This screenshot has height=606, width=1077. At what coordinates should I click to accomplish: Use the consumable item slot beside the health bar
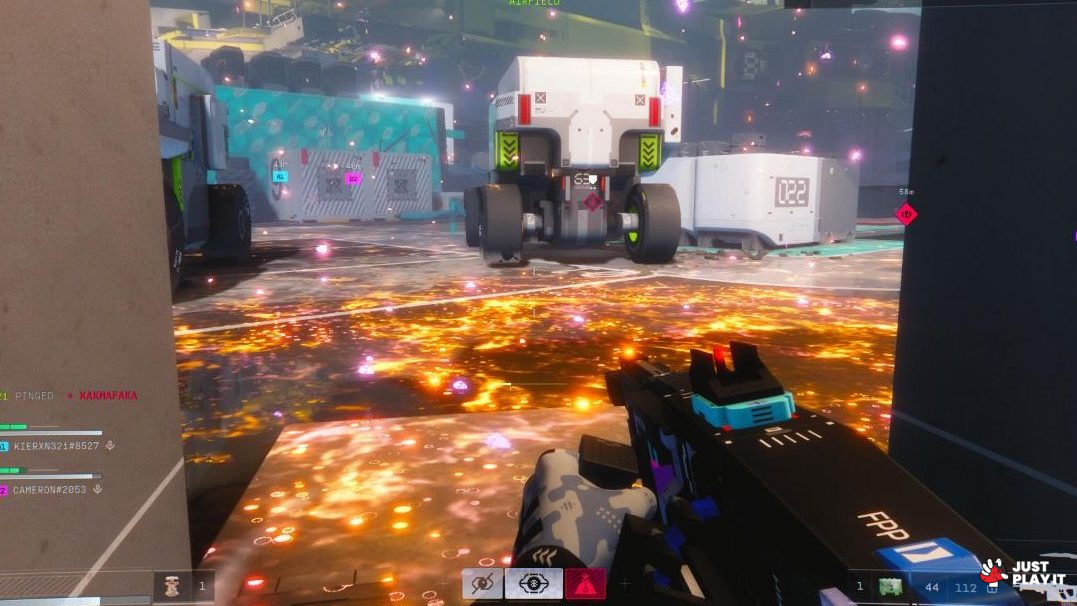coord(172,586)
